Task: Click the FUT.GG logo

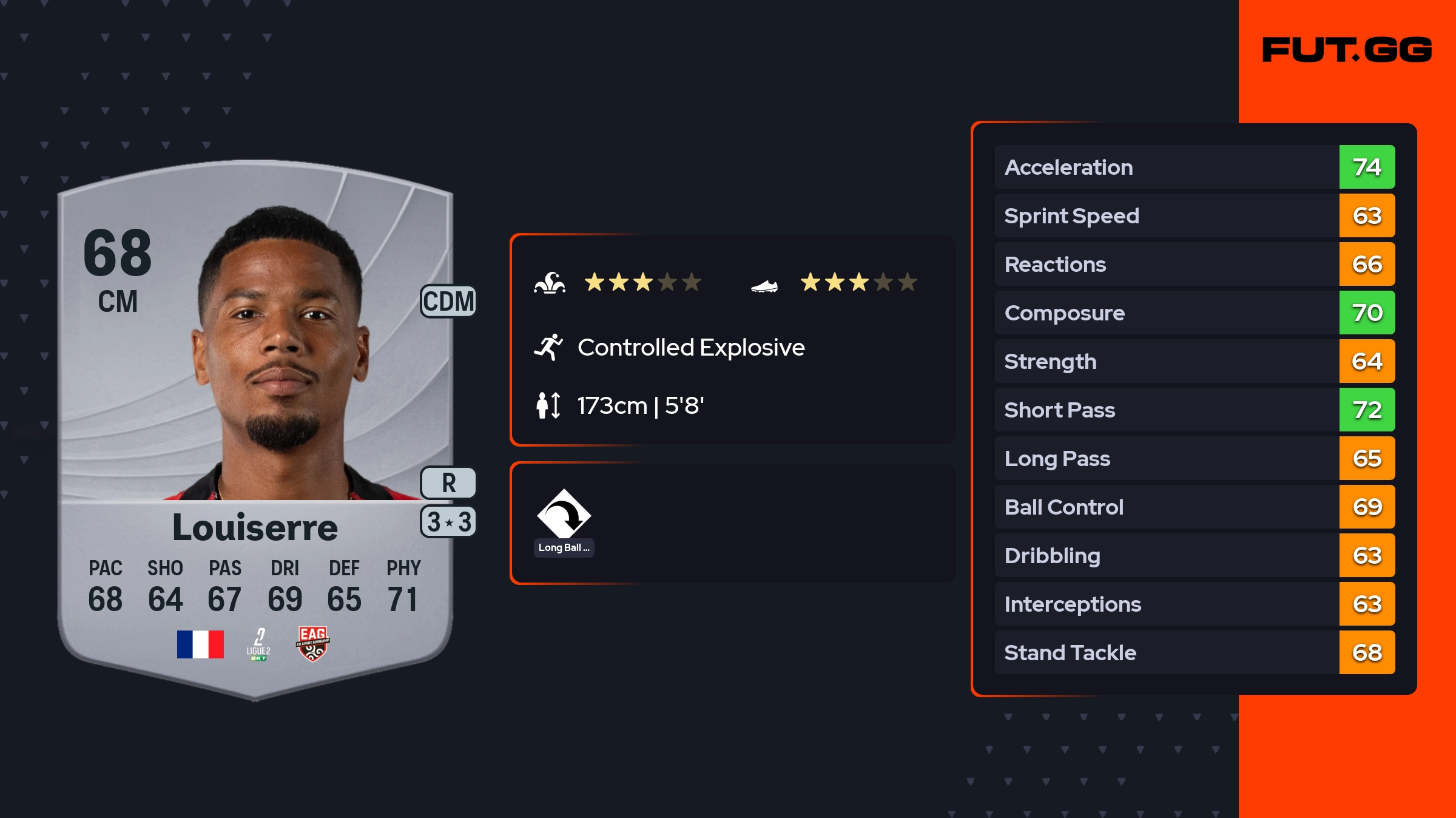Action: coord(1347,50)
